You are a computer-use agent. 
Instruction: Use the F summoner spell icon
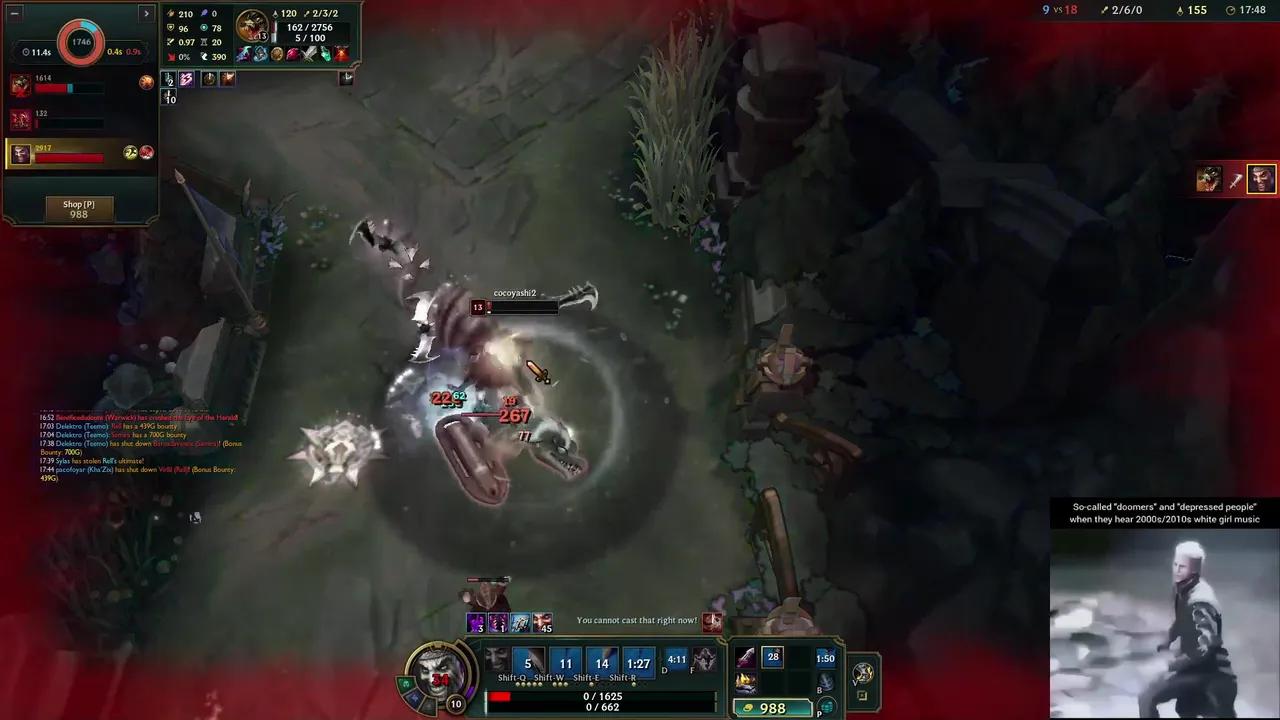[706, 658]
